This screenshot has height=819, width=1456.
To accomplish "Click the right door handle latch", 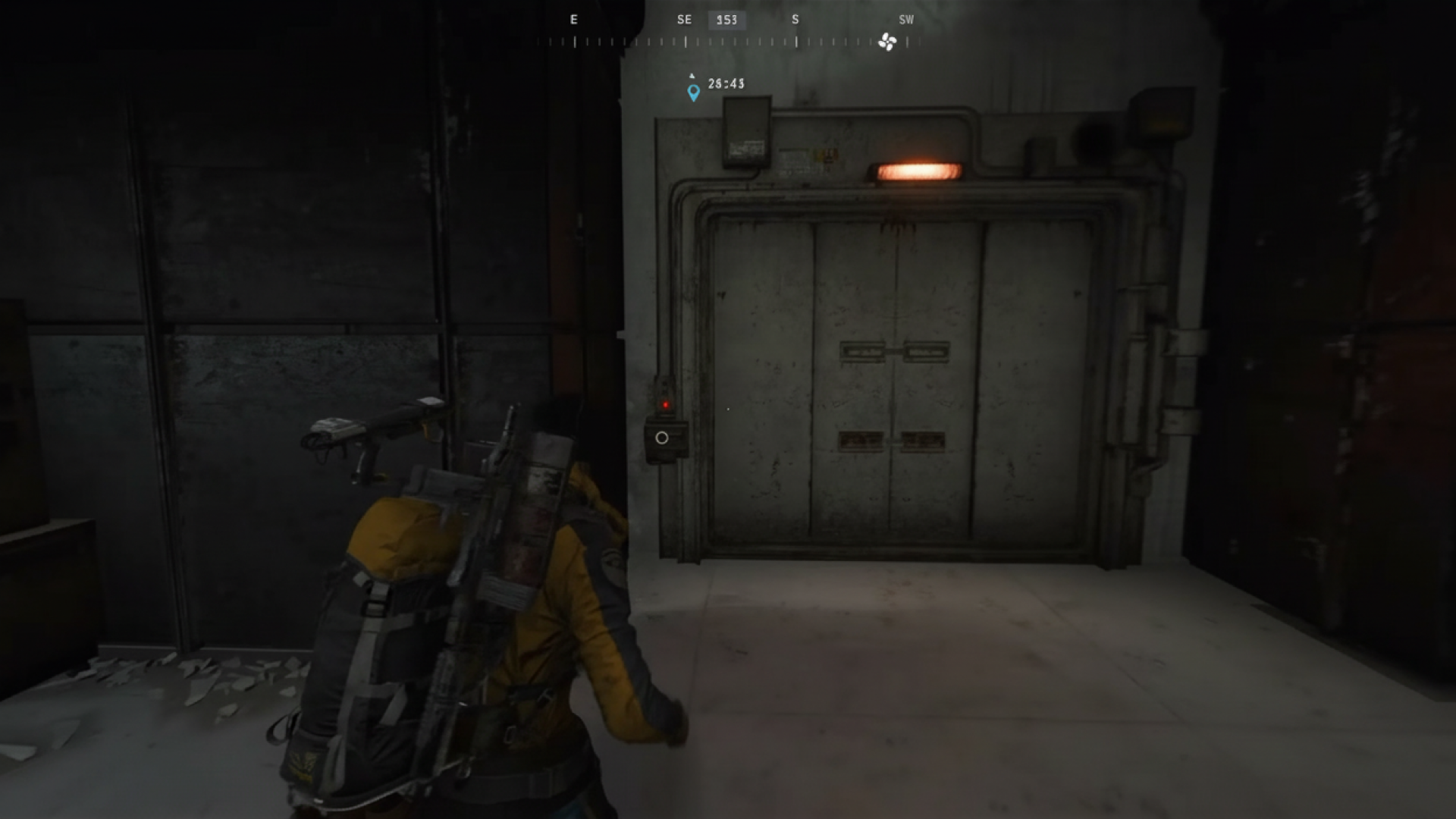I will point(927,351).
